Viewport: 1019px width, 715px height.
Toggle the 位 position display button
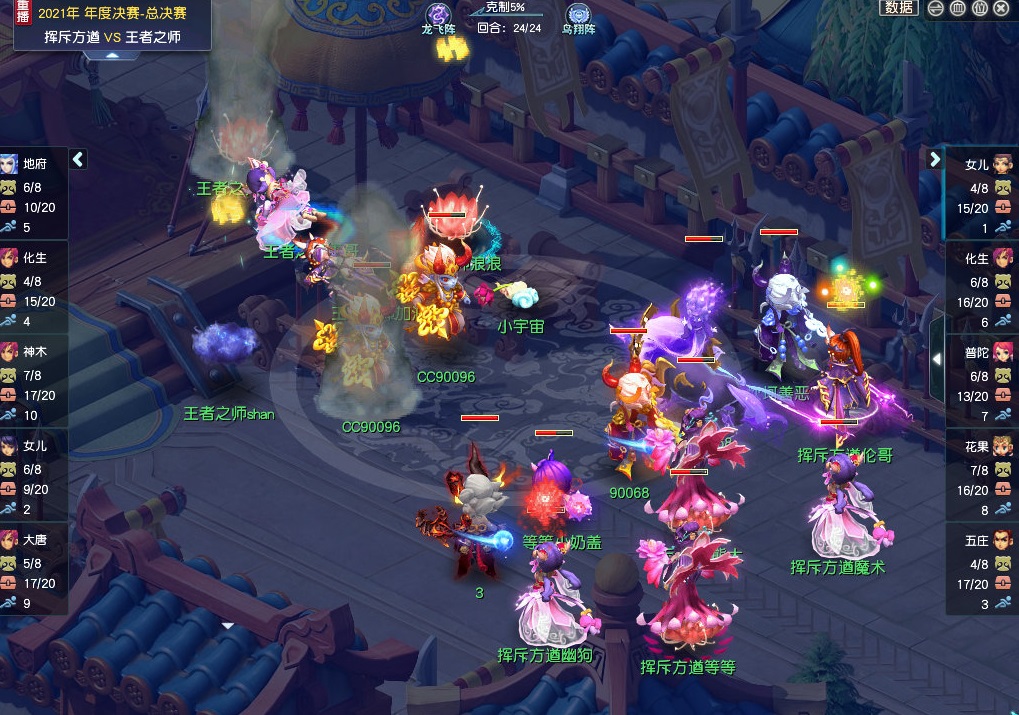pyautogui.click(x=980, y=8)
